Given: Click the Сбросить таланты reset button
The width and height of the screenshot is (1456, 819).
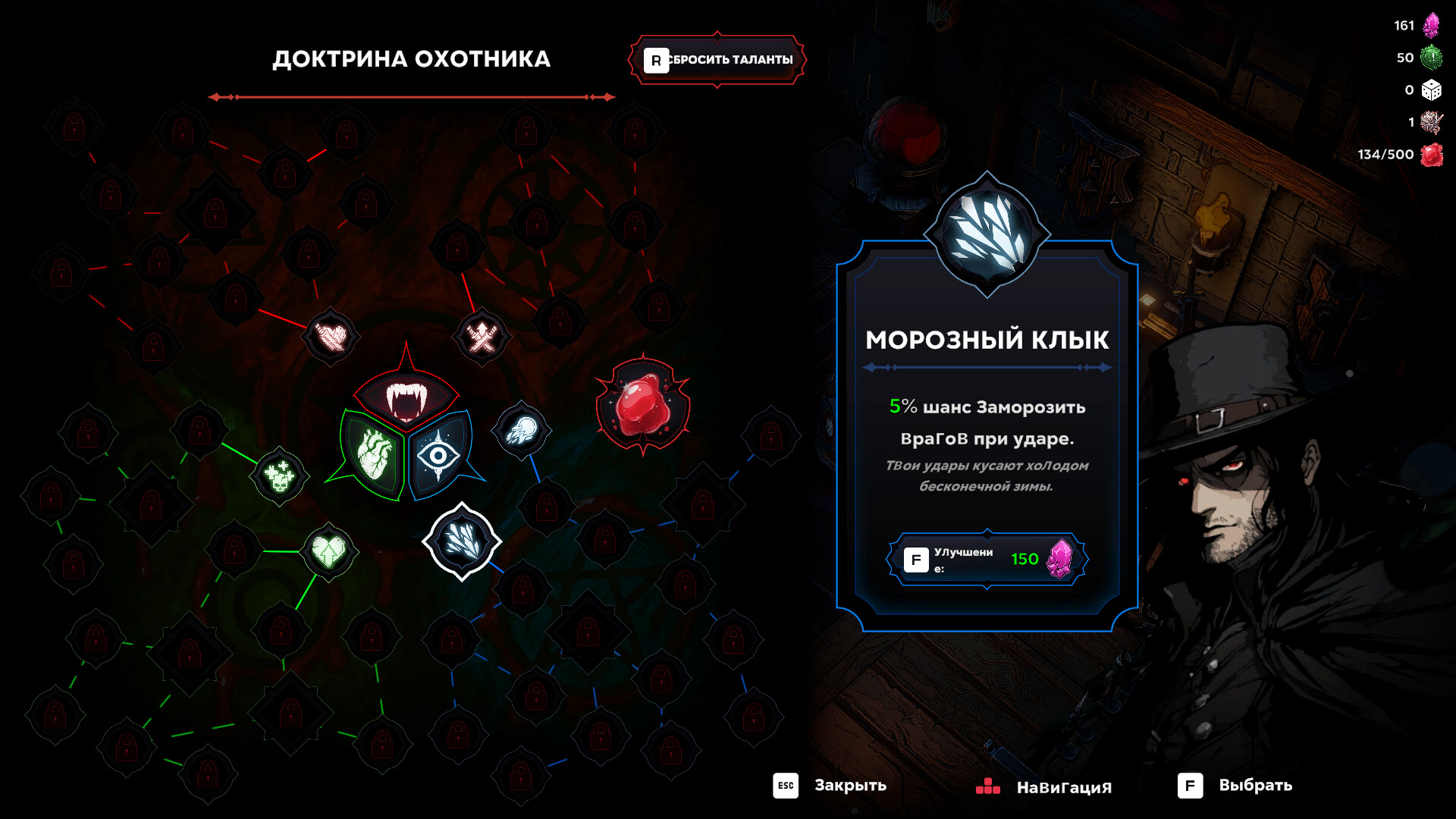Looking at the screenshot, I should coord(717,59).
